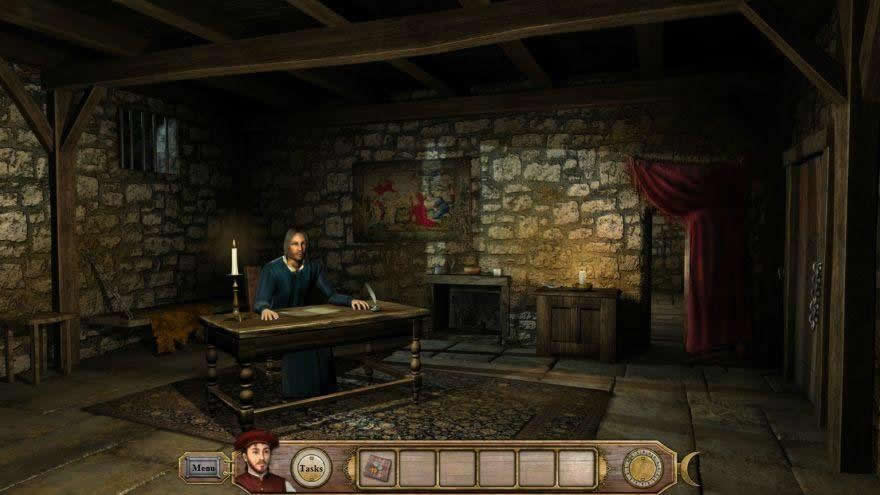Click the crescent moon icon

[689, 466]
